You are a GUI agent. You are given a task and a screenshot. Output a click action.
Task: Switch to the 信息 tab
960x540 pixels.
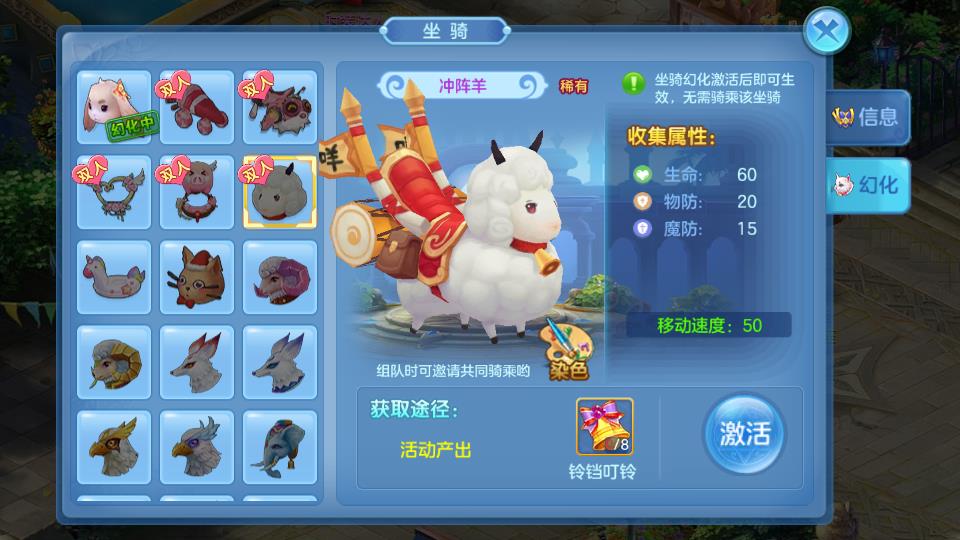click(867, 116)
